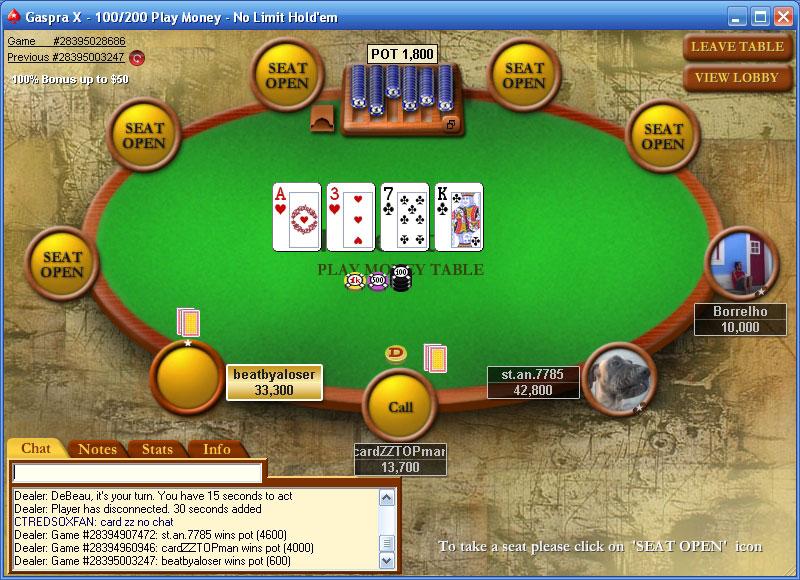Screen dimensions: 800x580
Task: Select the Chat tab
Action: tap(36, 449)
